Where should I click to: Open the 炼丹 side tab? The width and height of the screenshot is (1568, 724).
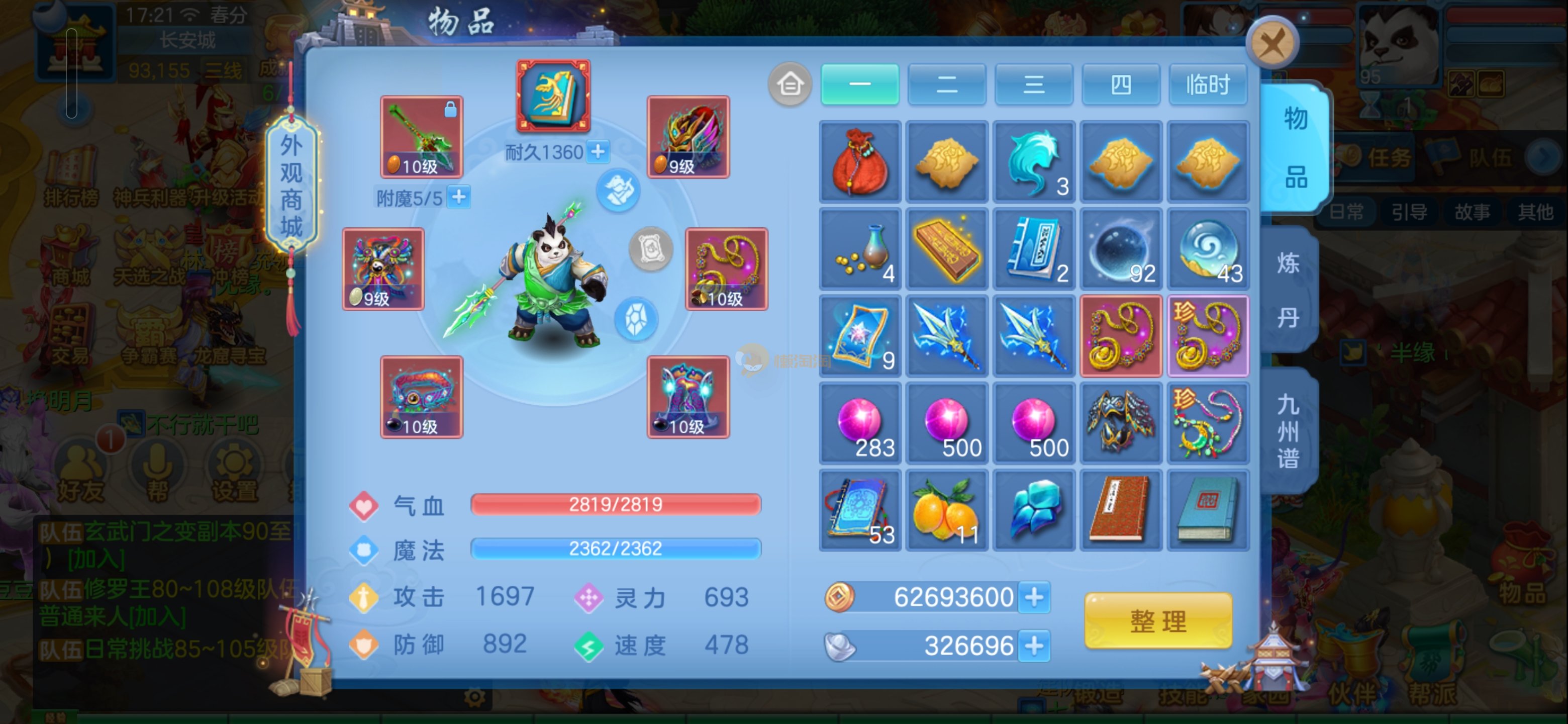point(1288,291)
